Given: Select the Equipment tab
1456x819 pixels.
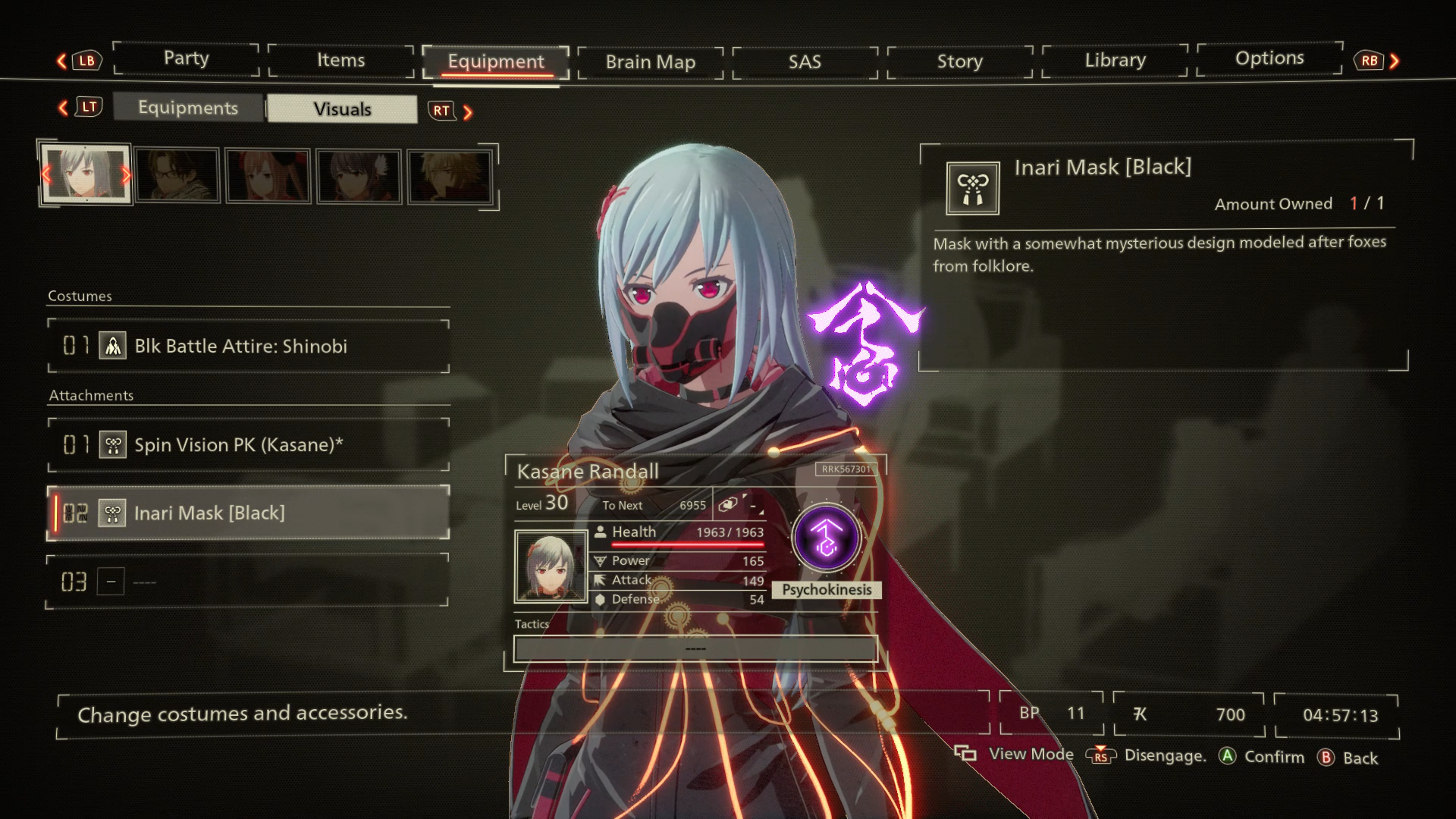Looking at the screenshot, I should pos(495,62).
